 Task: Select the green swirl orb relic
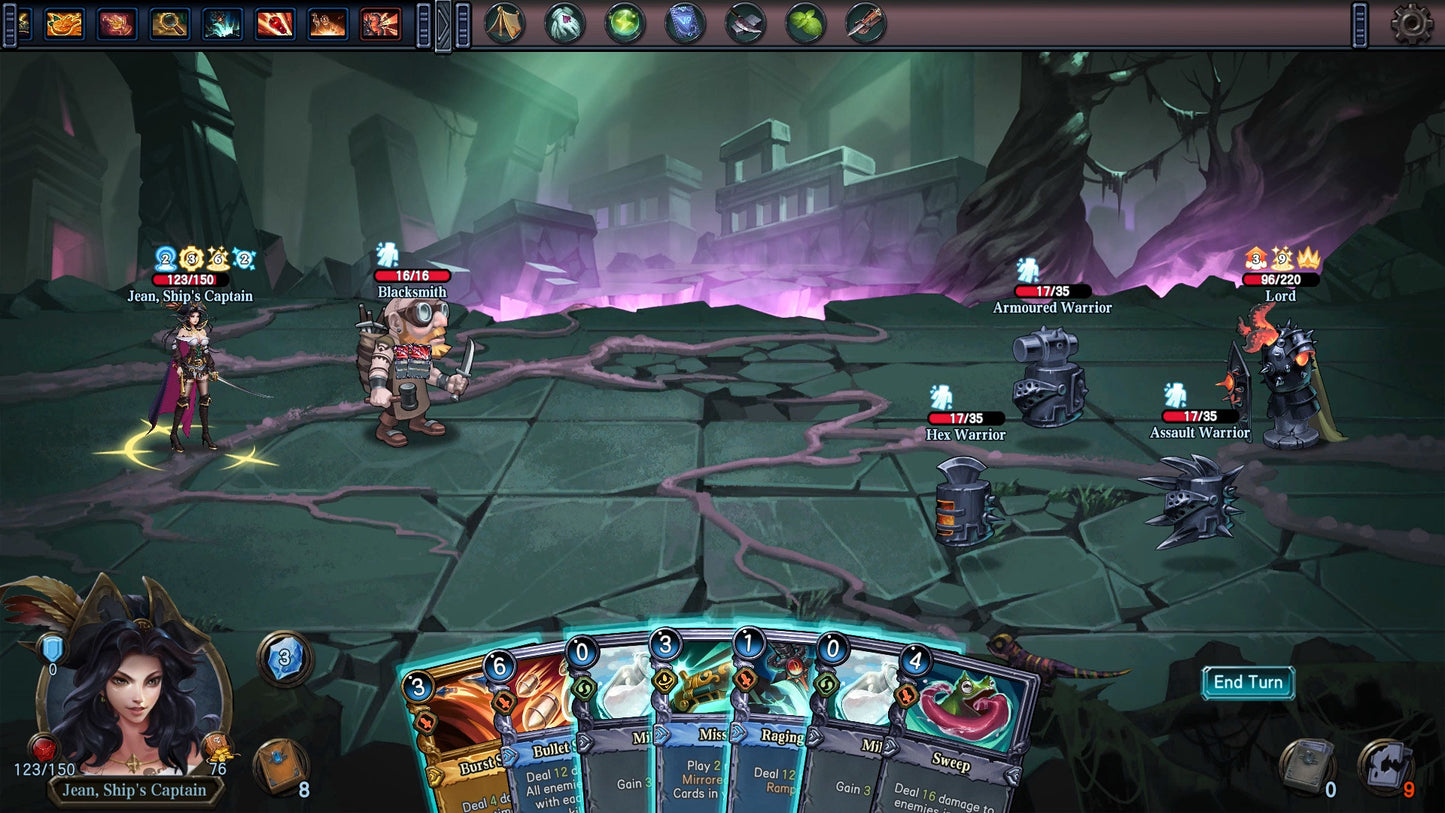625,23
